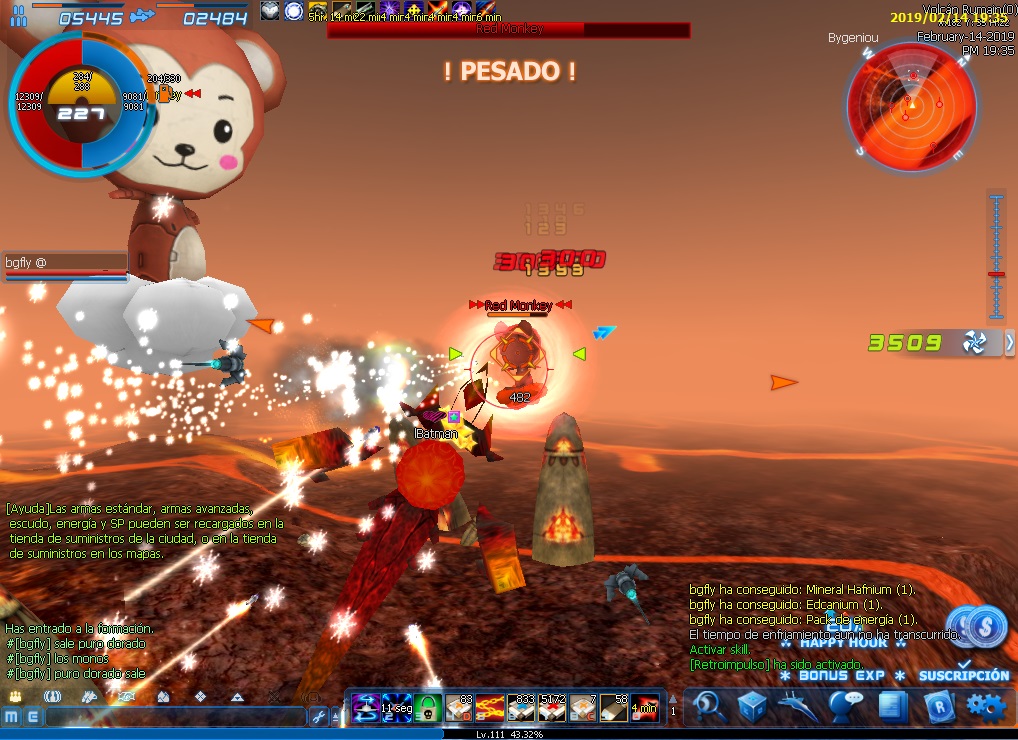Toggle the M chat button
The width and height of the screenshot is (1018, 740).
click(11, 717)
